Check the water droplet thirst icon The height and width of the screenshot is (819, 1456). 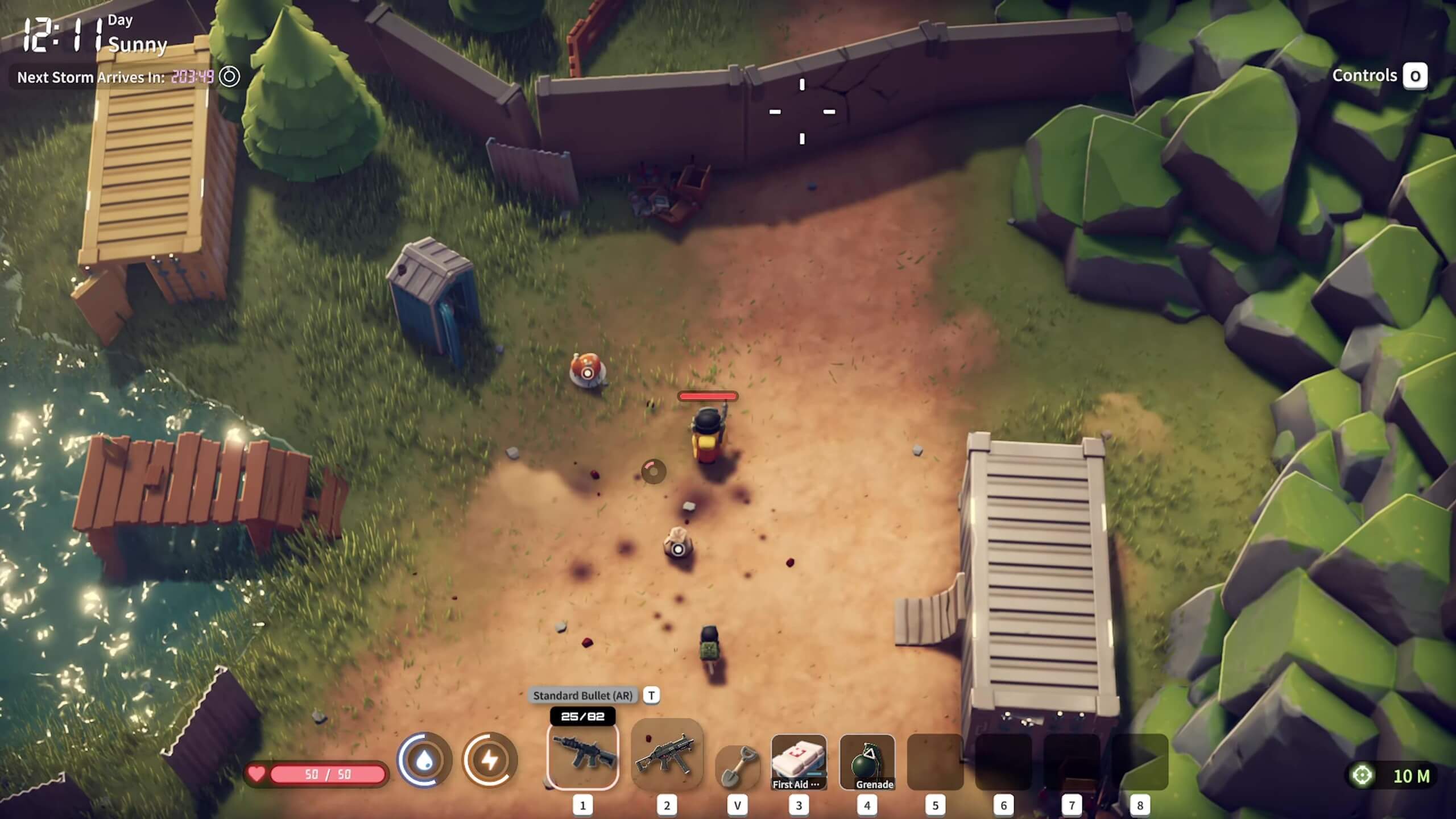pyautogui.click(x=424, y=760)
